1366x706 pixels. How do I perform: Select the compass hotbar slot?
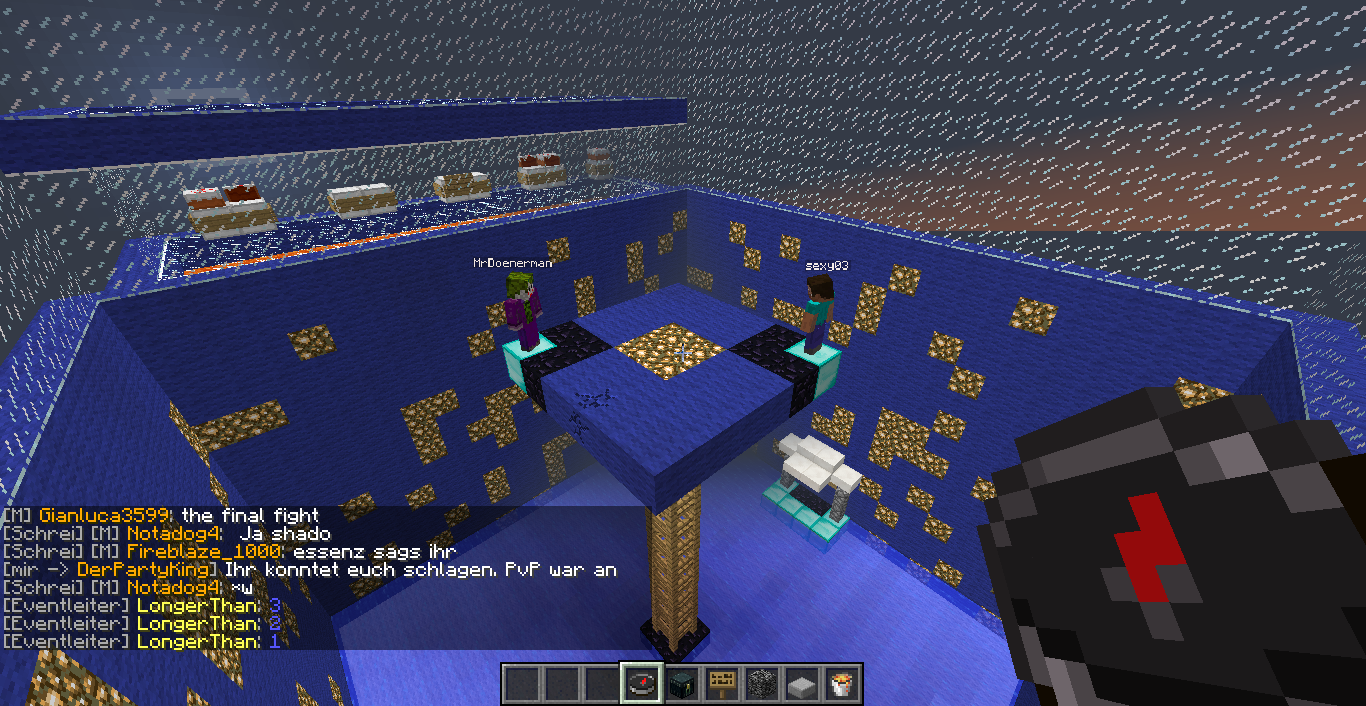click(640, 684)
